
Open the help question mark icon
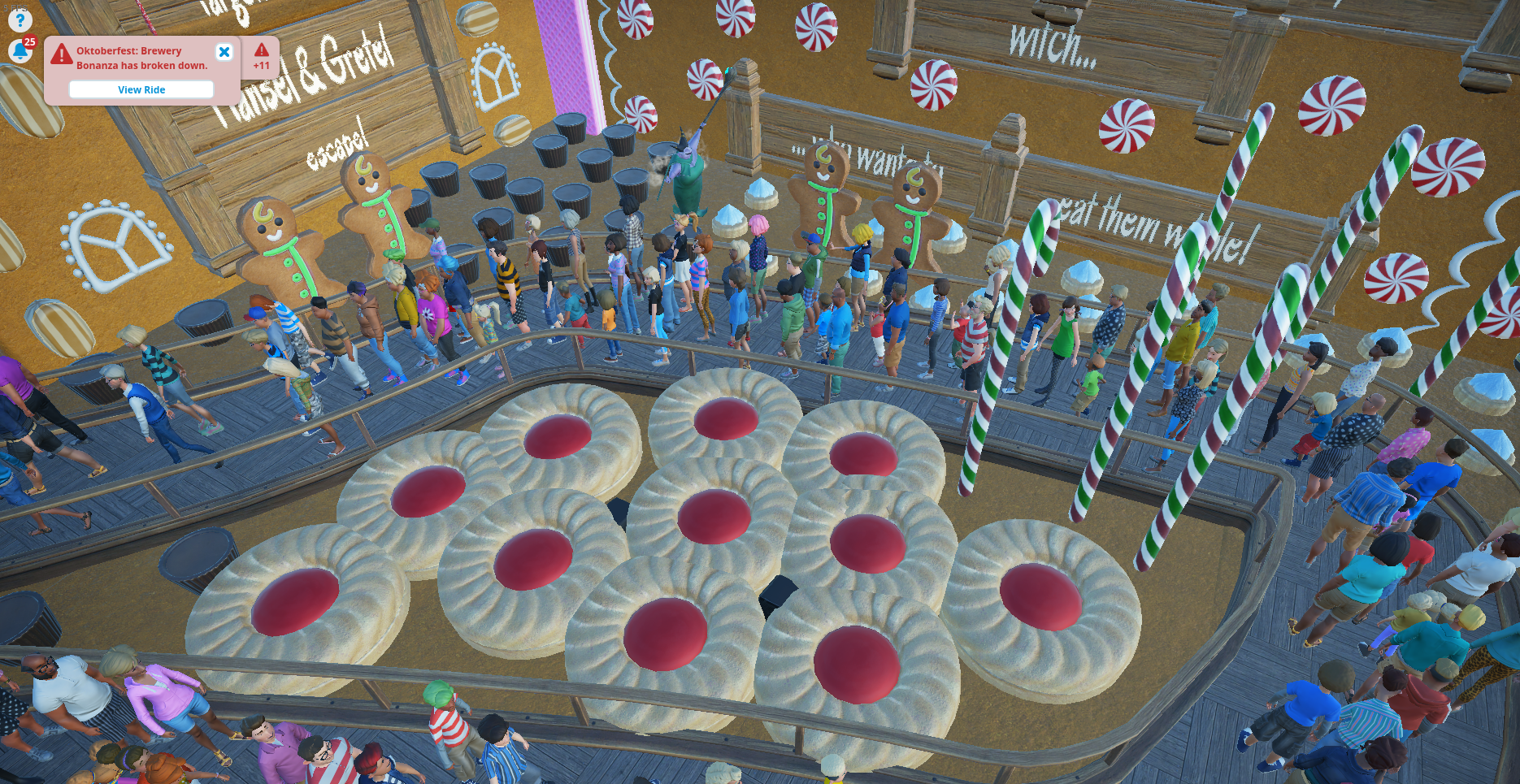pos(20,20)
